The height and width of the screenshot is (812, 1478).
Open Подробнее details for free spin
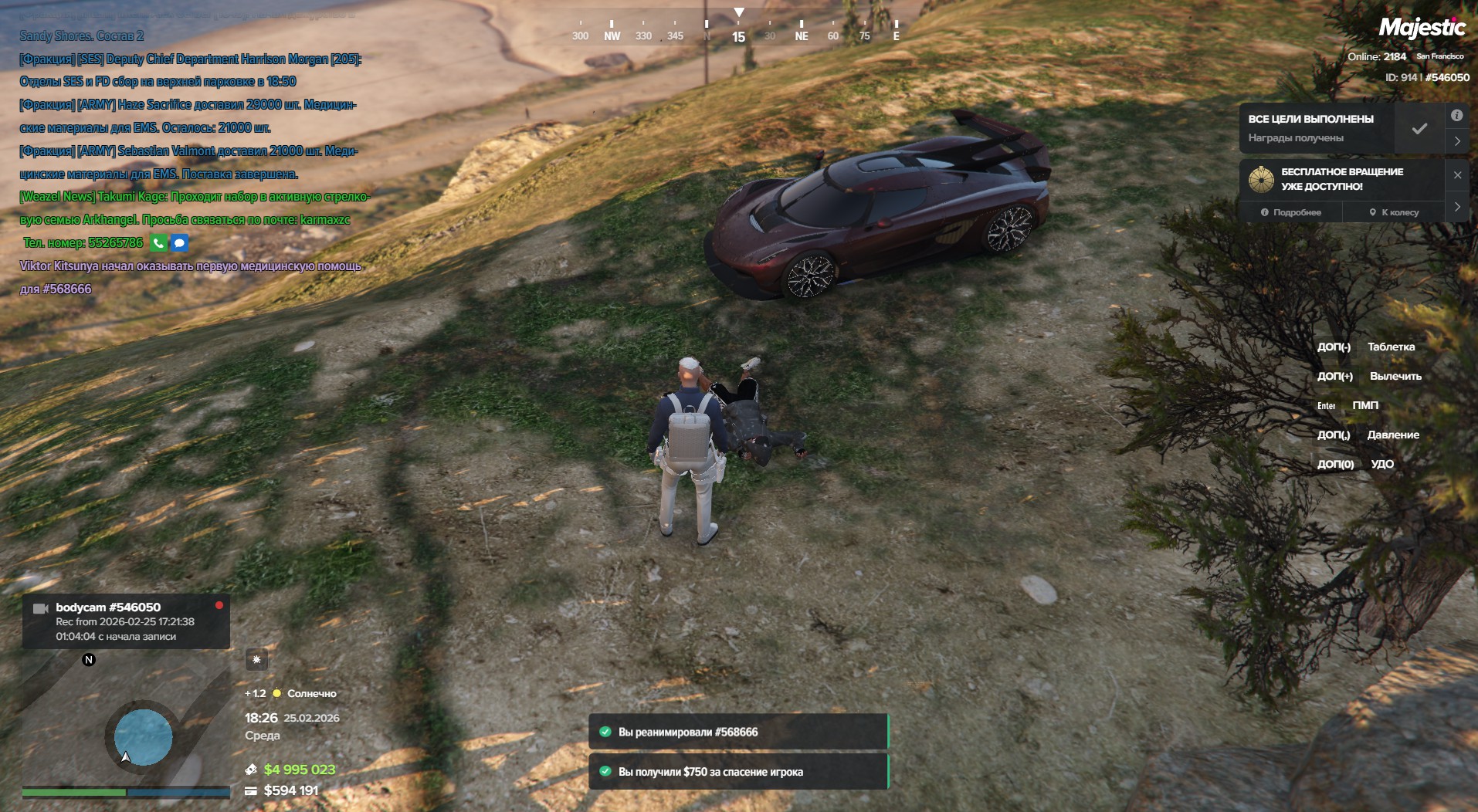point(1291,212)
